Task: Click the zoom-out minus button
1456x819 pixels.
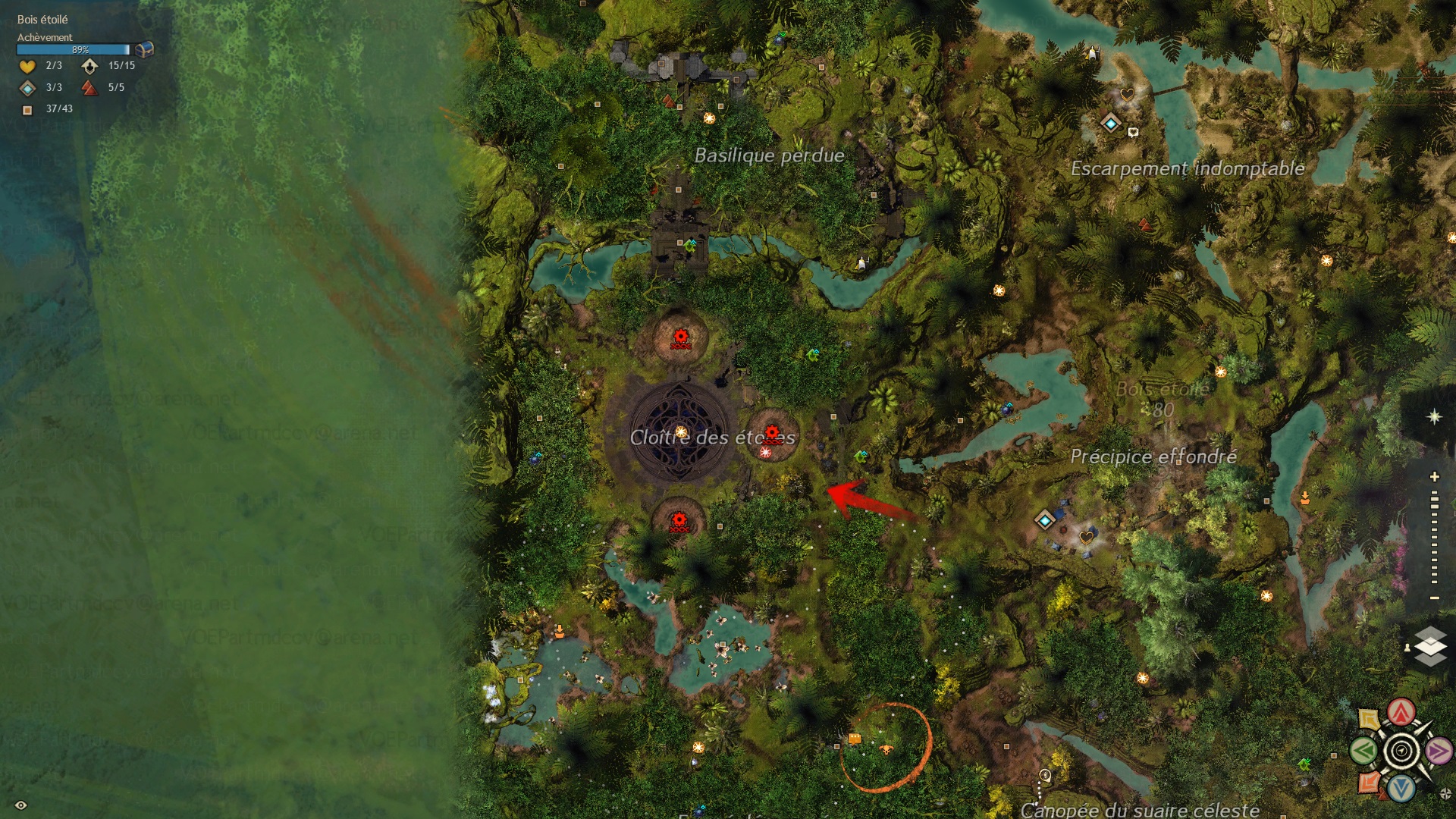Action: click(1434, 598)
